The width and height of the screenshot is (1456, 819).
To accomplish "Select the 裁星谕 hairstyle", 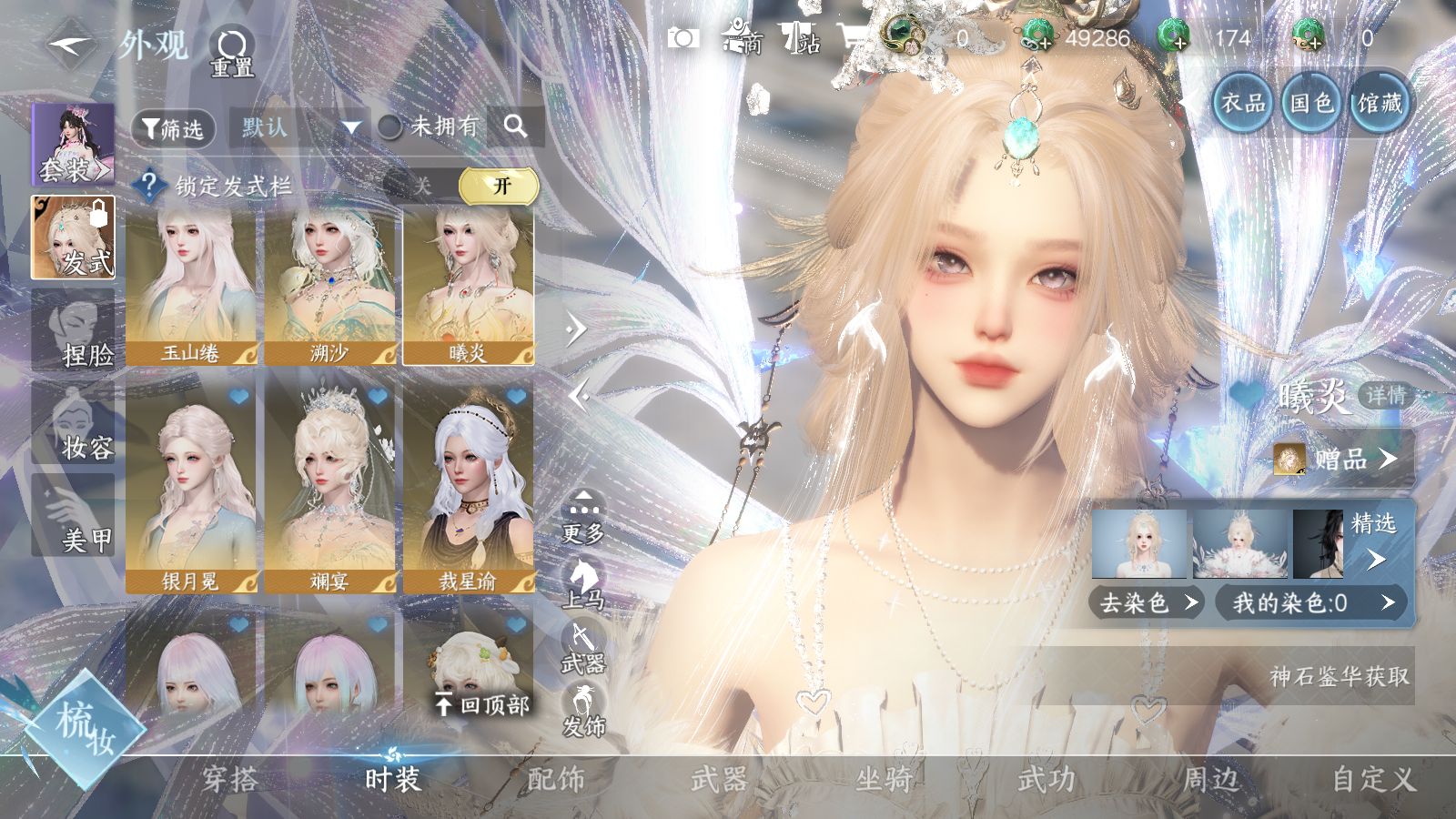I will pos(469,488).
